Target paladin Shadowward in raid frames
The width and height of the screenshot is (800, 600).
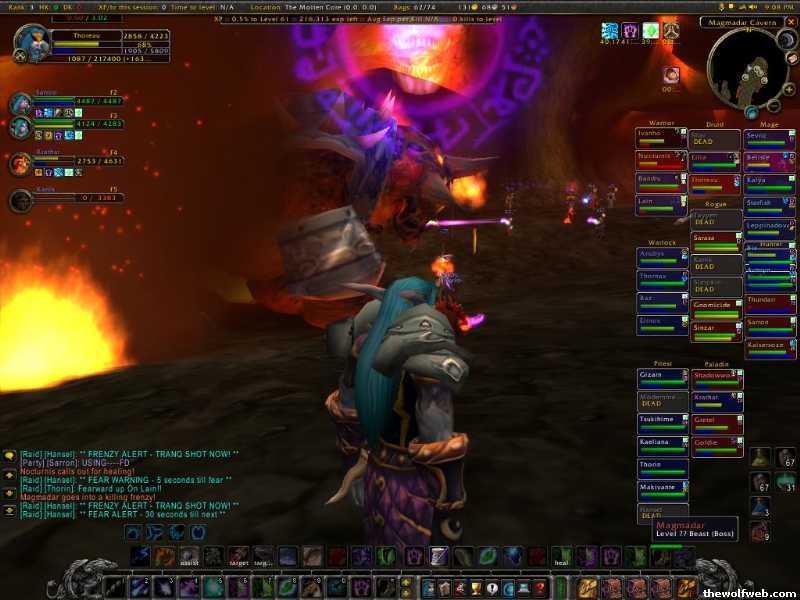coord(716,378)
